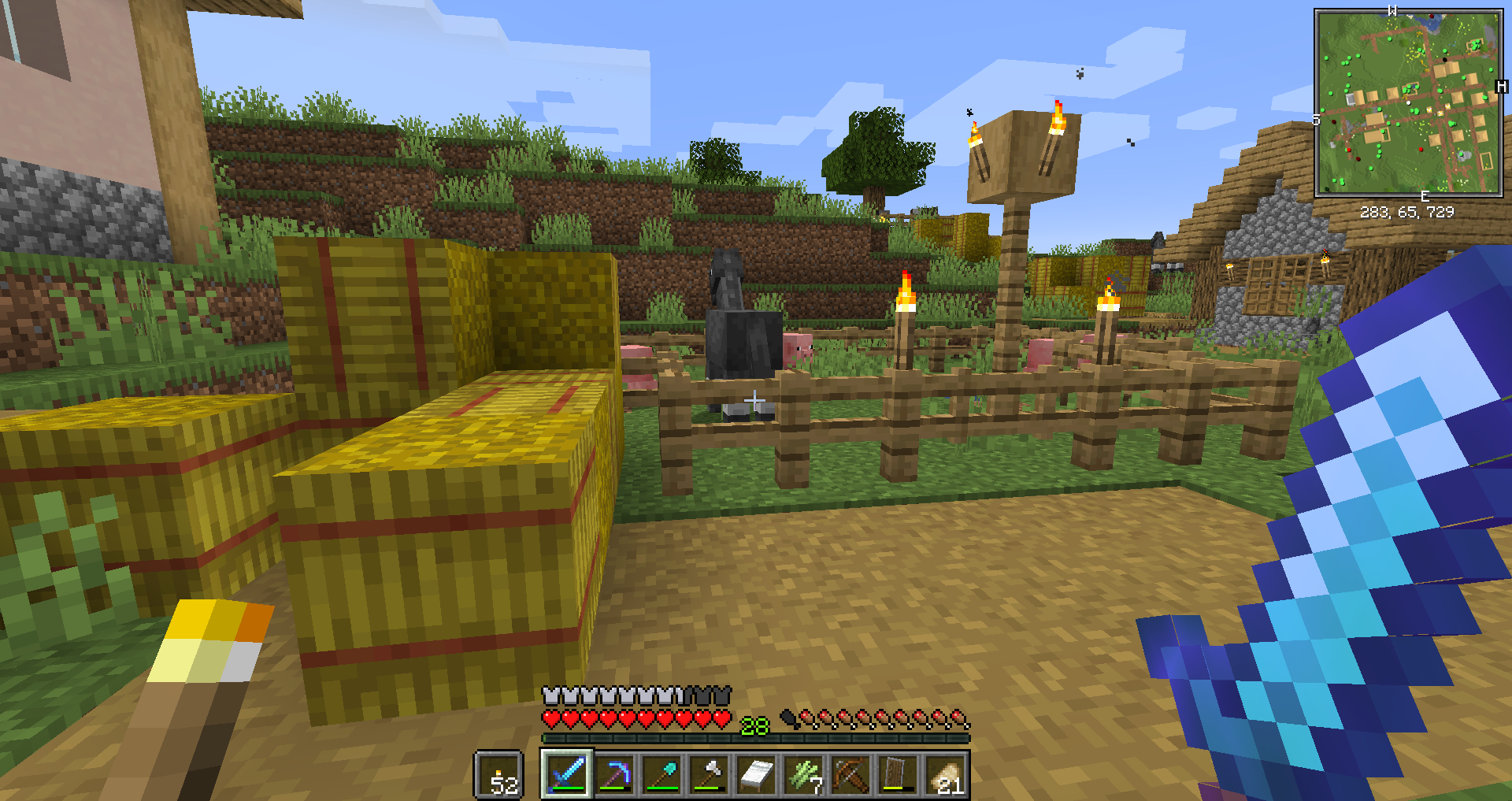Open the village minimap
The width and height of the screenshot is (1512, 801).
(1408, 102)
